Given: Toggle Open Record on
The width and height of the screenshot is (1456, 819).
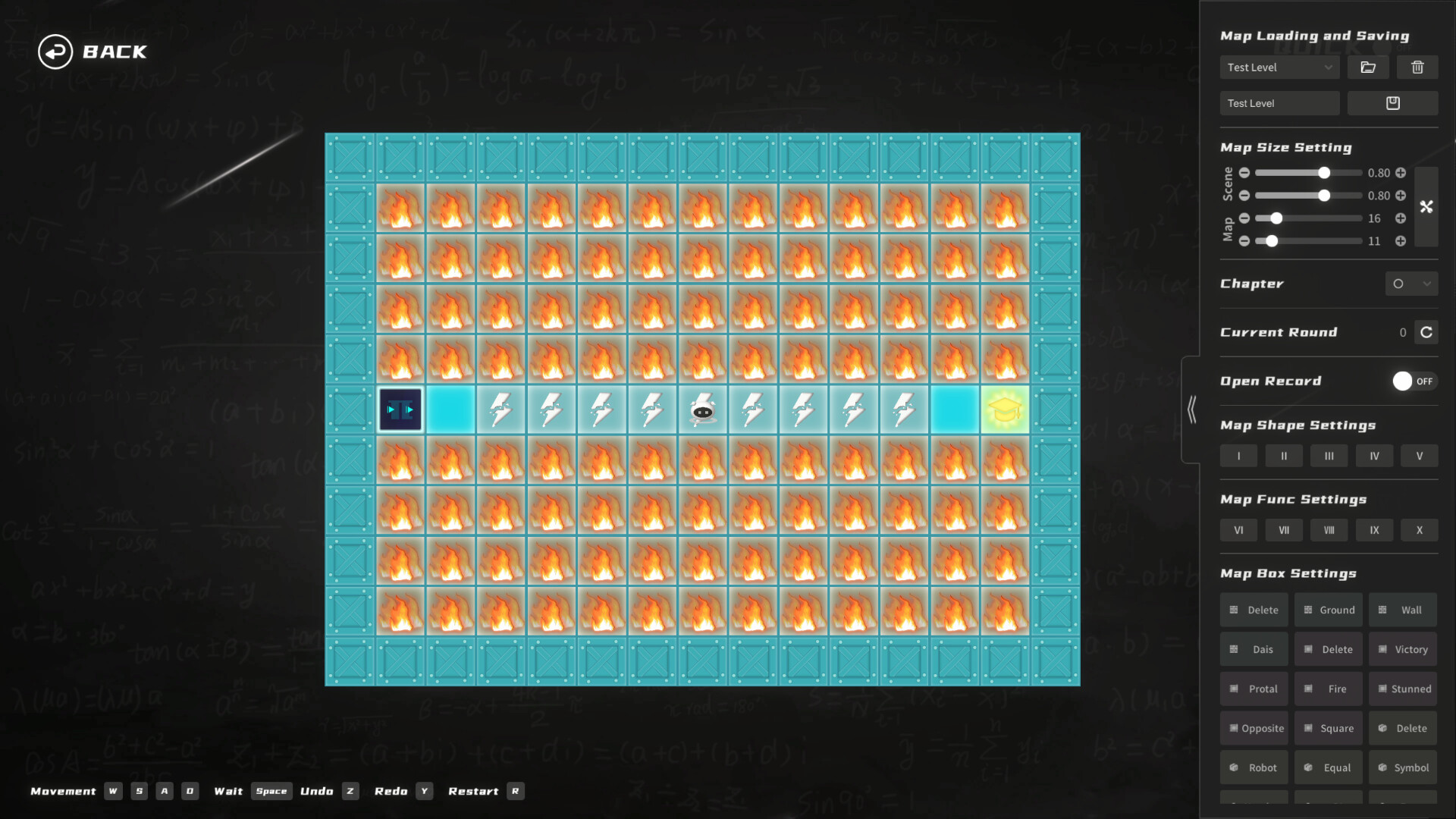Looking at the screenshot, I should click(1412, 381).
